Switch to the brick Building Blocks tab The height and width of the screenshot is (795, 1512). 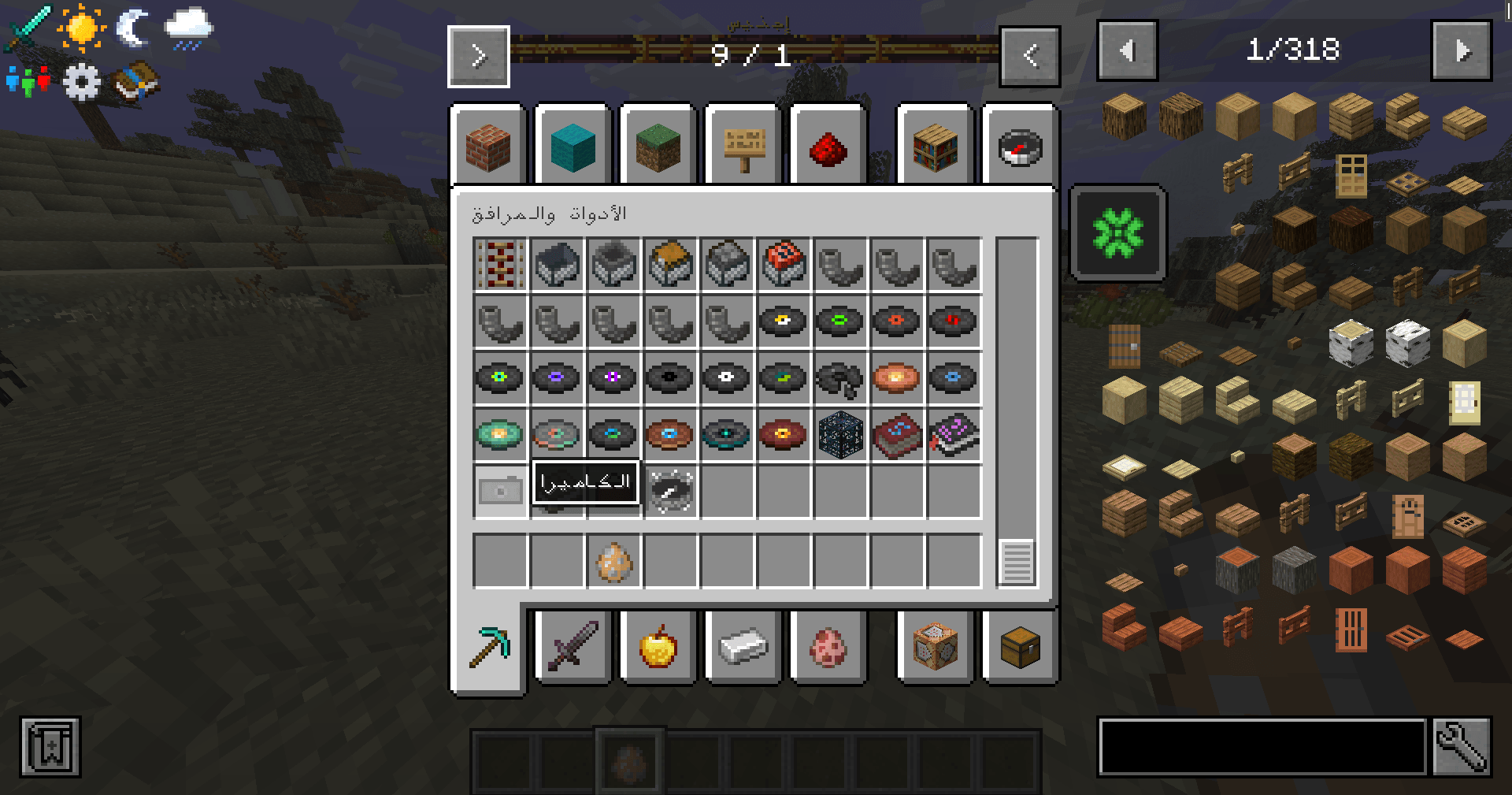click(x=487, y=147)
